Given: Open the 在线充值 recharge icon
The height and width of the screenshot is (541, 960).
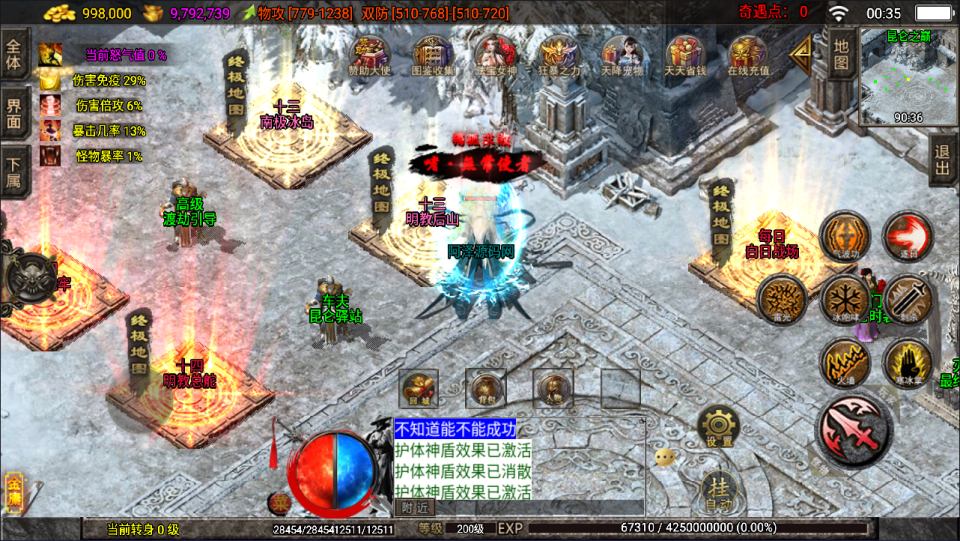Looking at the screenshot, I should tap(747, 54).
